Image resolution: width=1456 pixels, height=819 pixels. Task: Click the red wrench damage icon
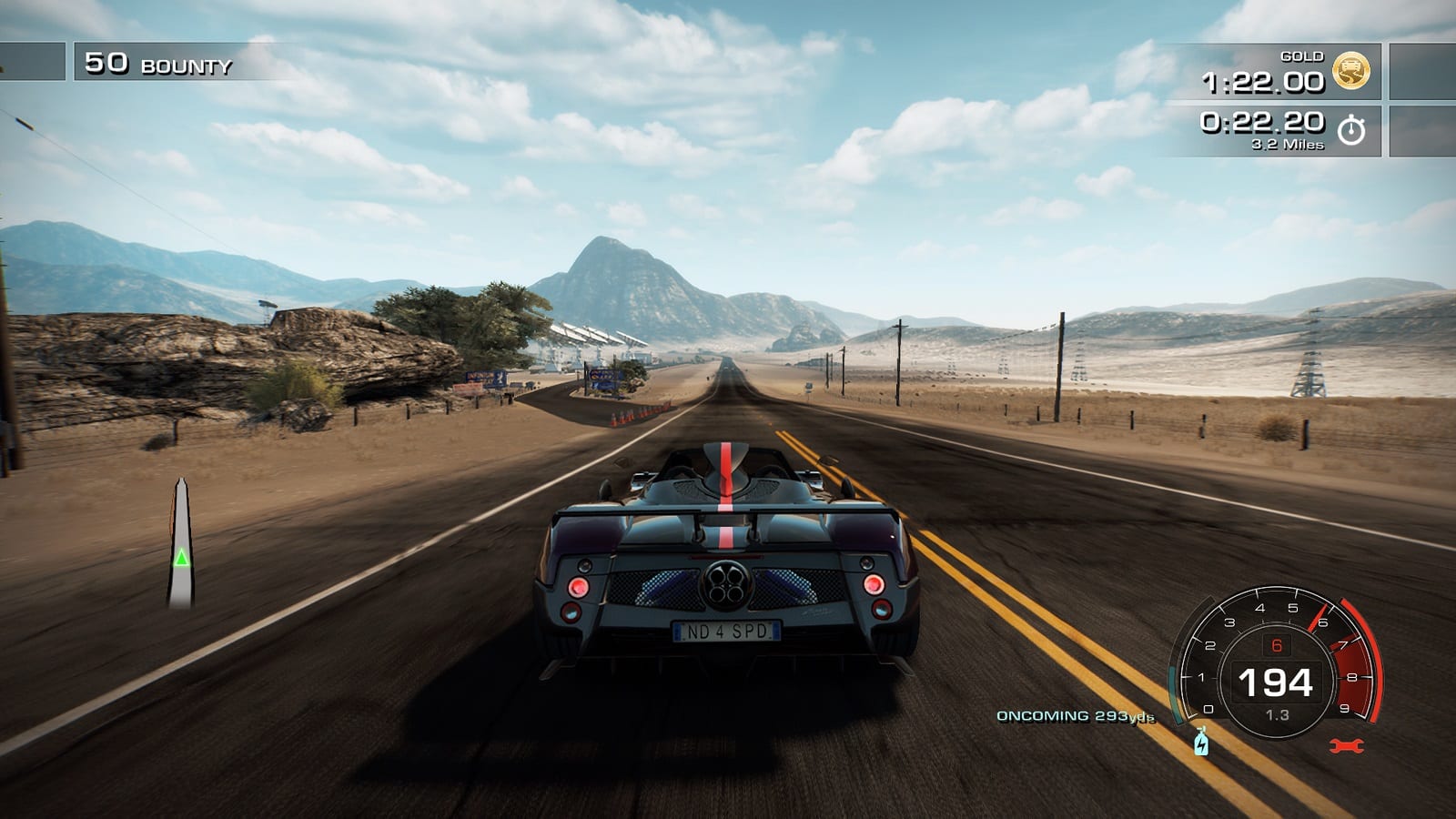pos(1346,746)
